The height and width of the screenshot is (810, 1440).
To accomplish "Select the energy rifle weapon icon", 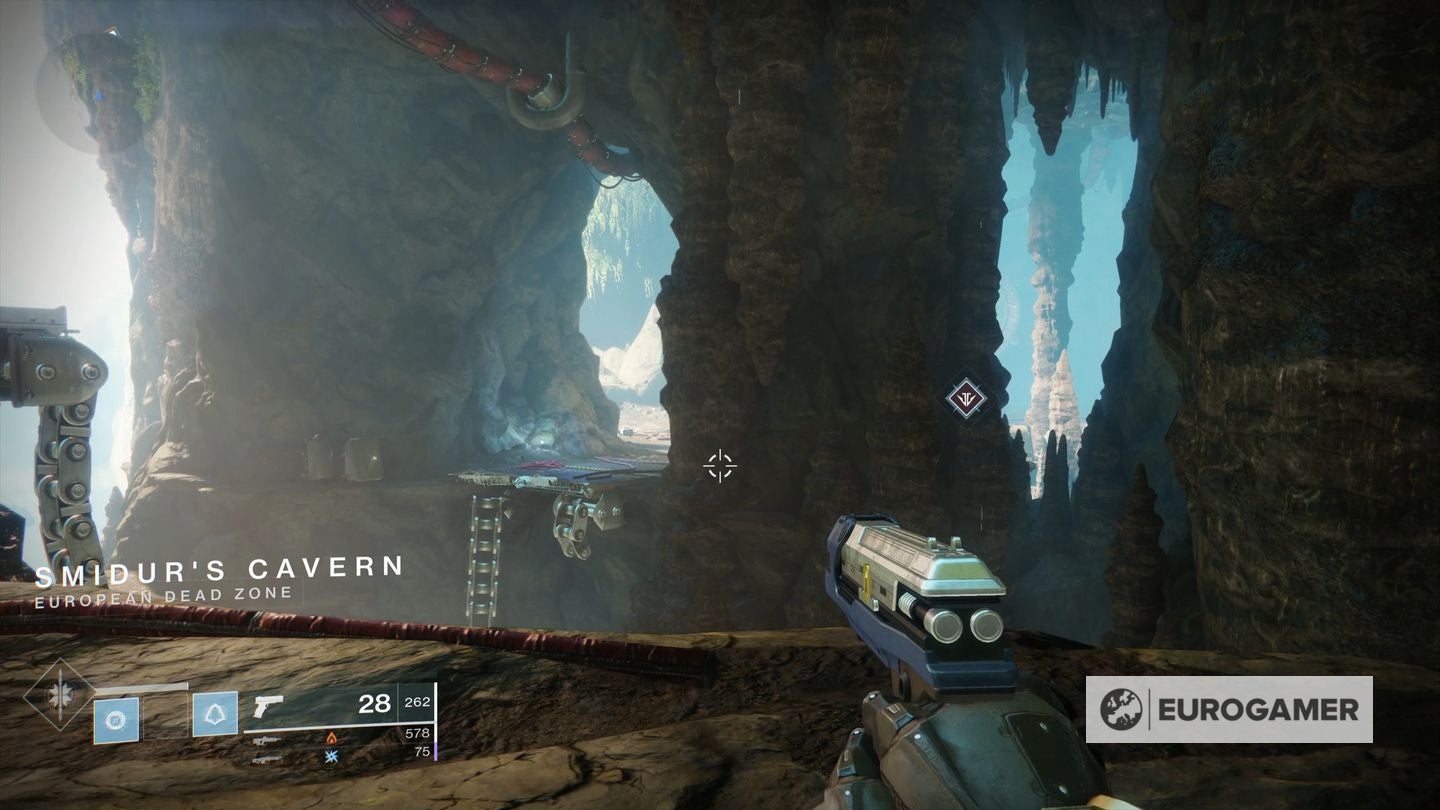I will [266, 741].
